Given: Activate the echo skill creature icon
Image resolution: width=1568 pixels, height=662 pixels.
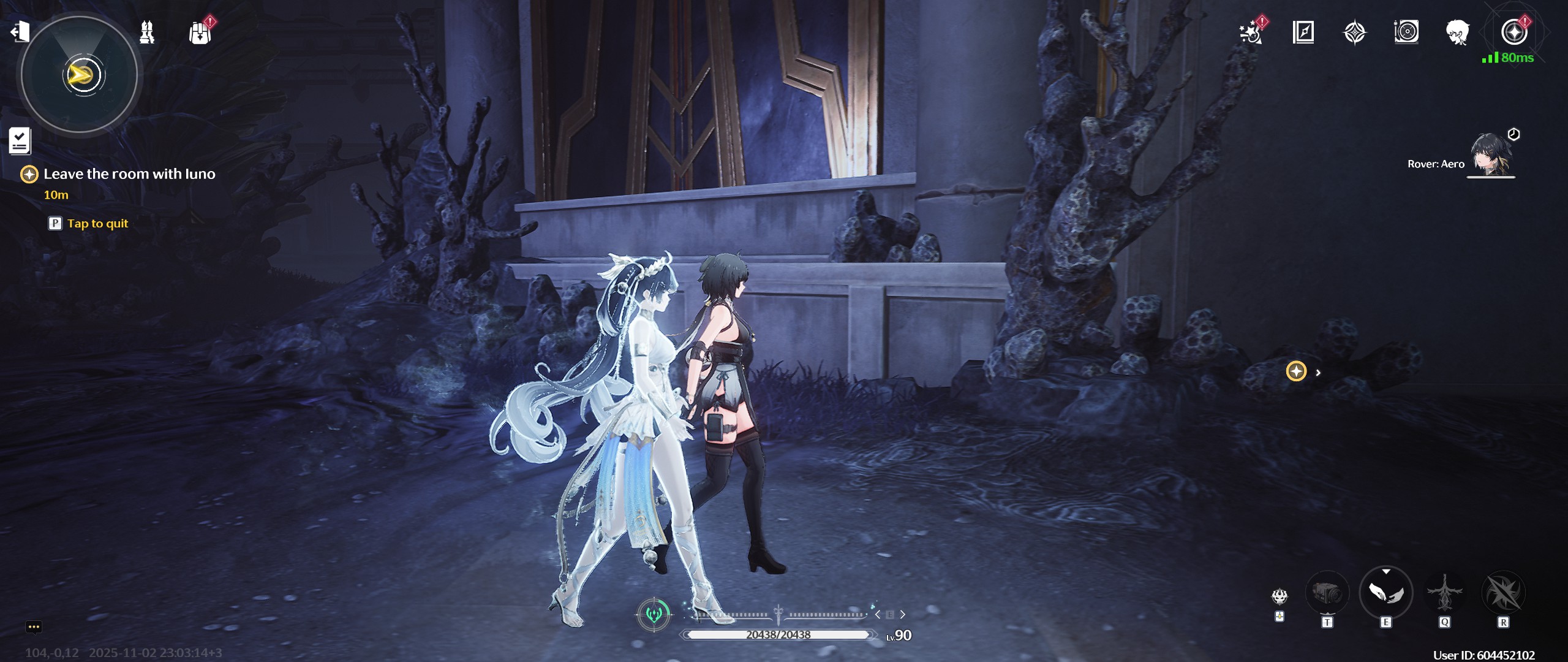Looking at the screenshot, I should point(1444,593).
